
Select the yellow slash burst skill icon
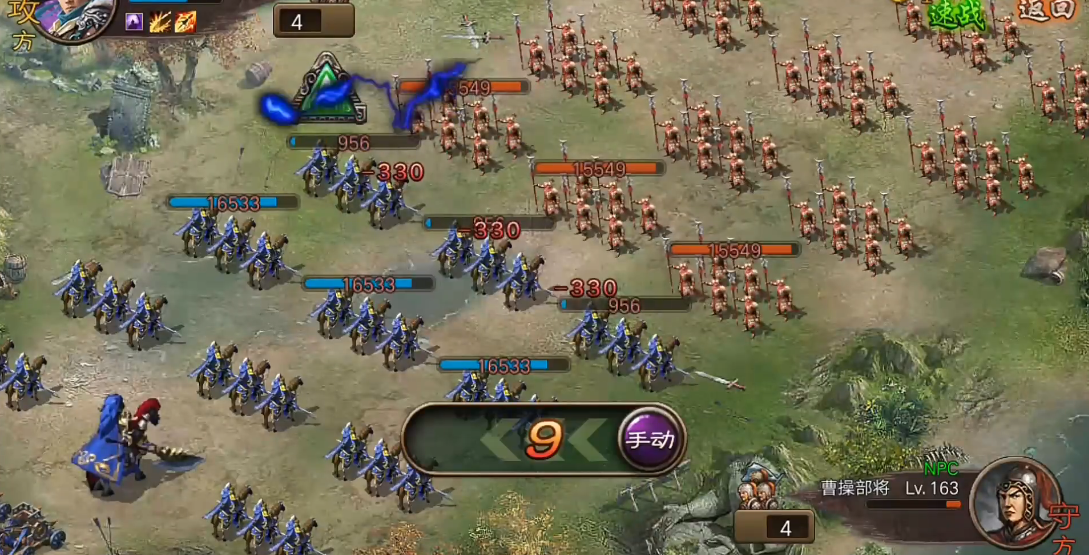coord(160,22)
